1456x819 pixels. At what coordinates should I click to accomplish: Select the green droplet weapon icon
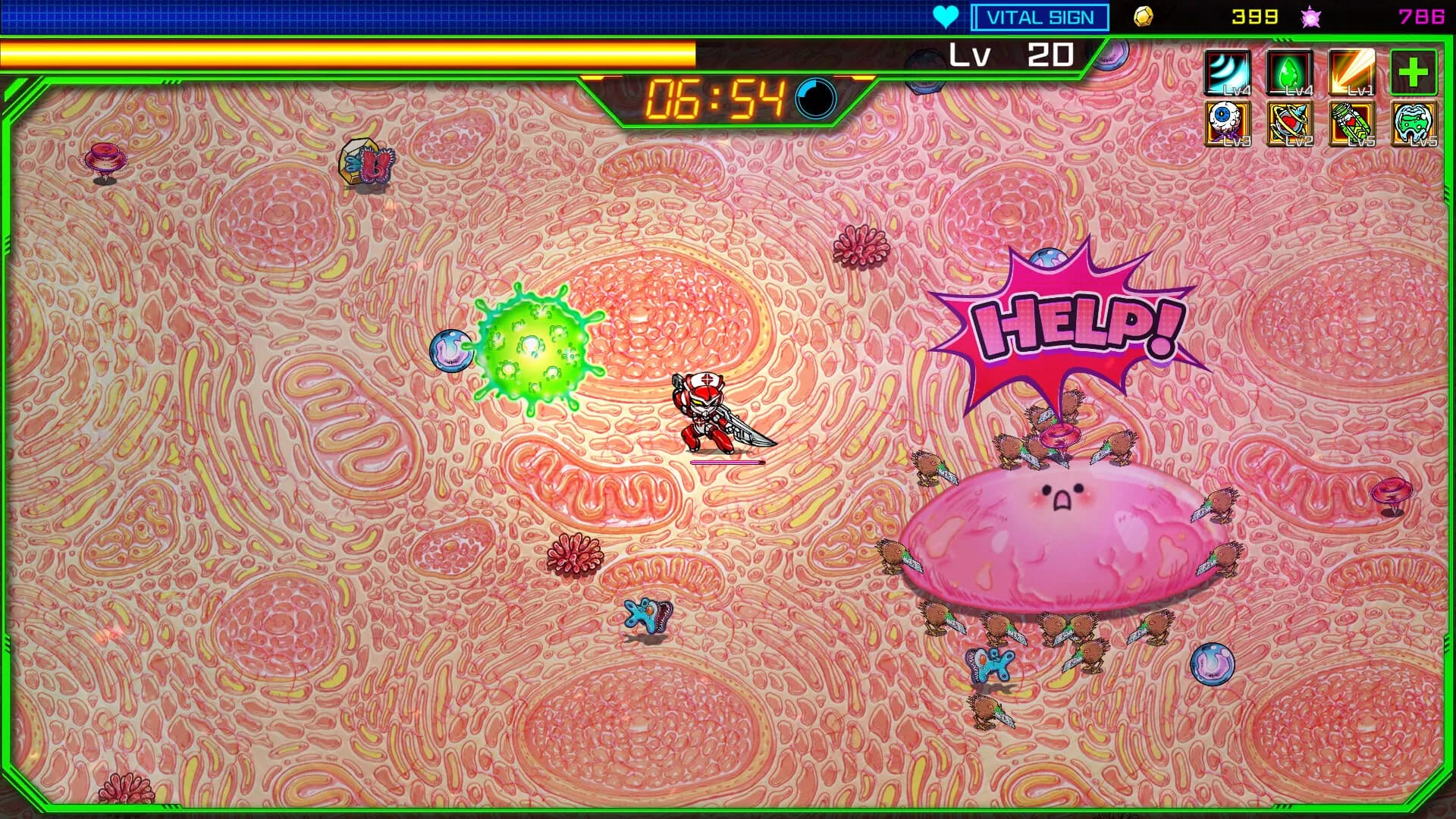(1289, 73)
